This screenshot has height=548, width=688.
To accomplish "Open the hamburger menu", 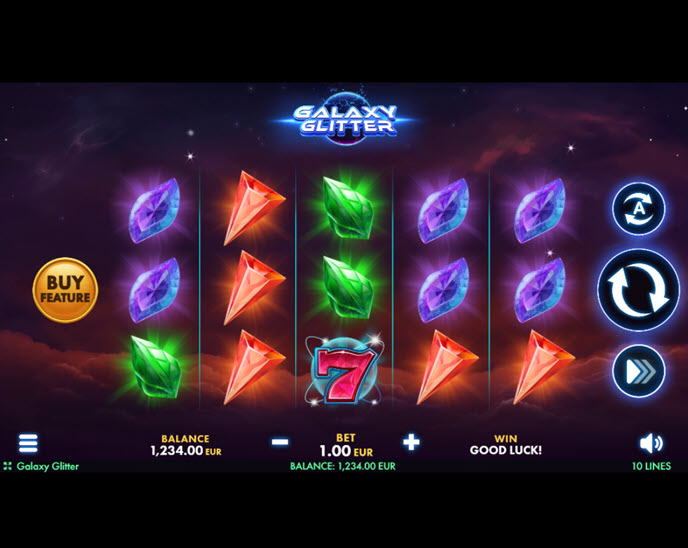I will 28,443.
